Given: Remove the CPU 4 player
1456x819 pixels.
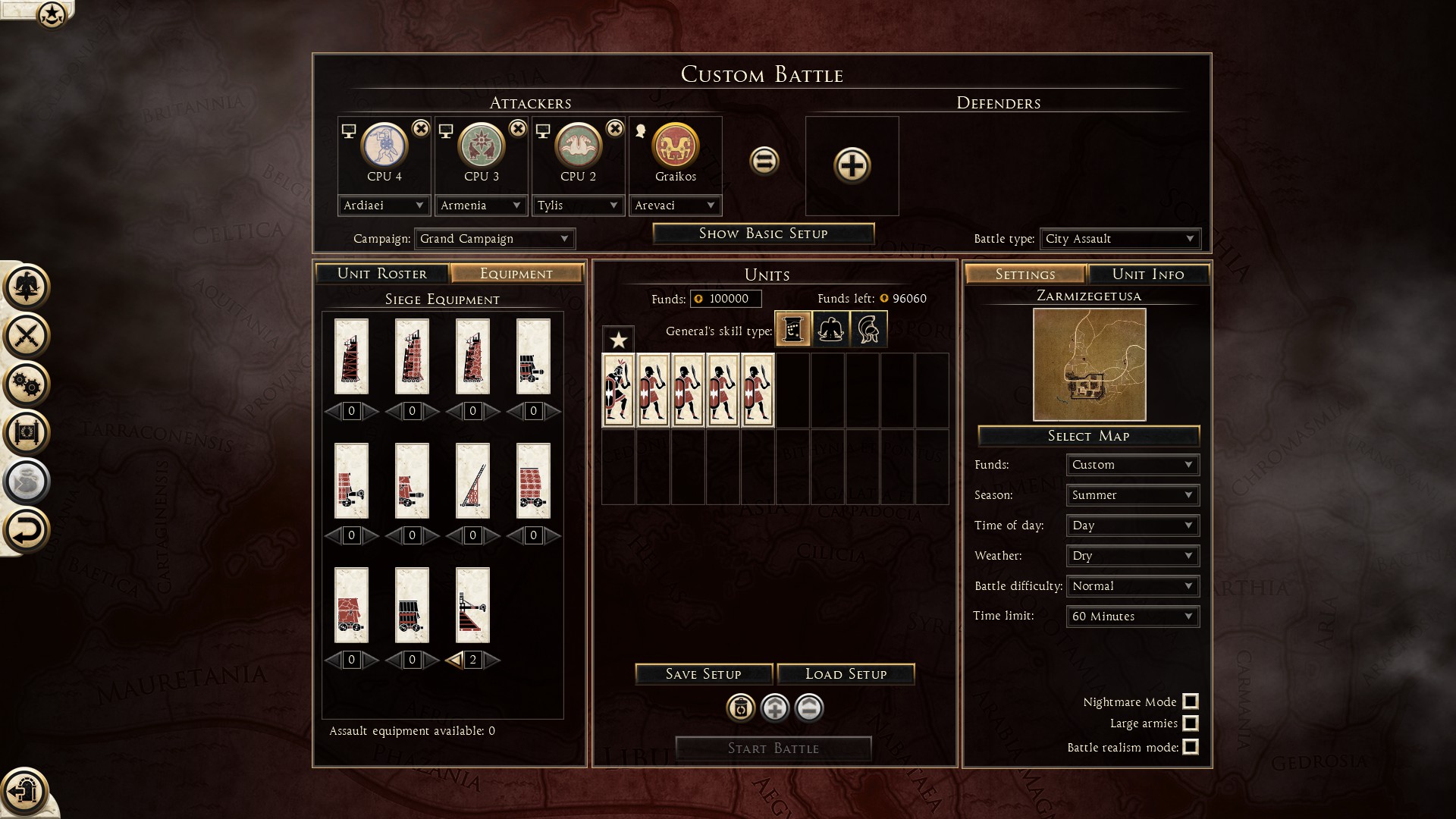Looking at the screenshot, I should coord(420,129).
